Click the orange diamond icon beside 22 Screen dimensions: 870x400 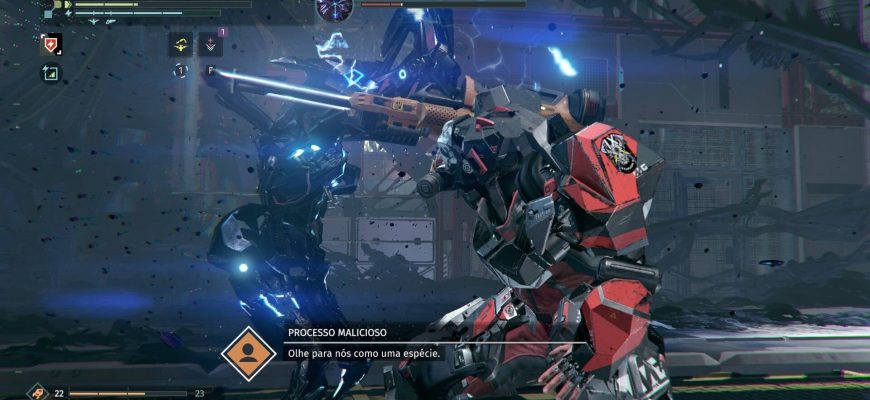tap(38, 393)
